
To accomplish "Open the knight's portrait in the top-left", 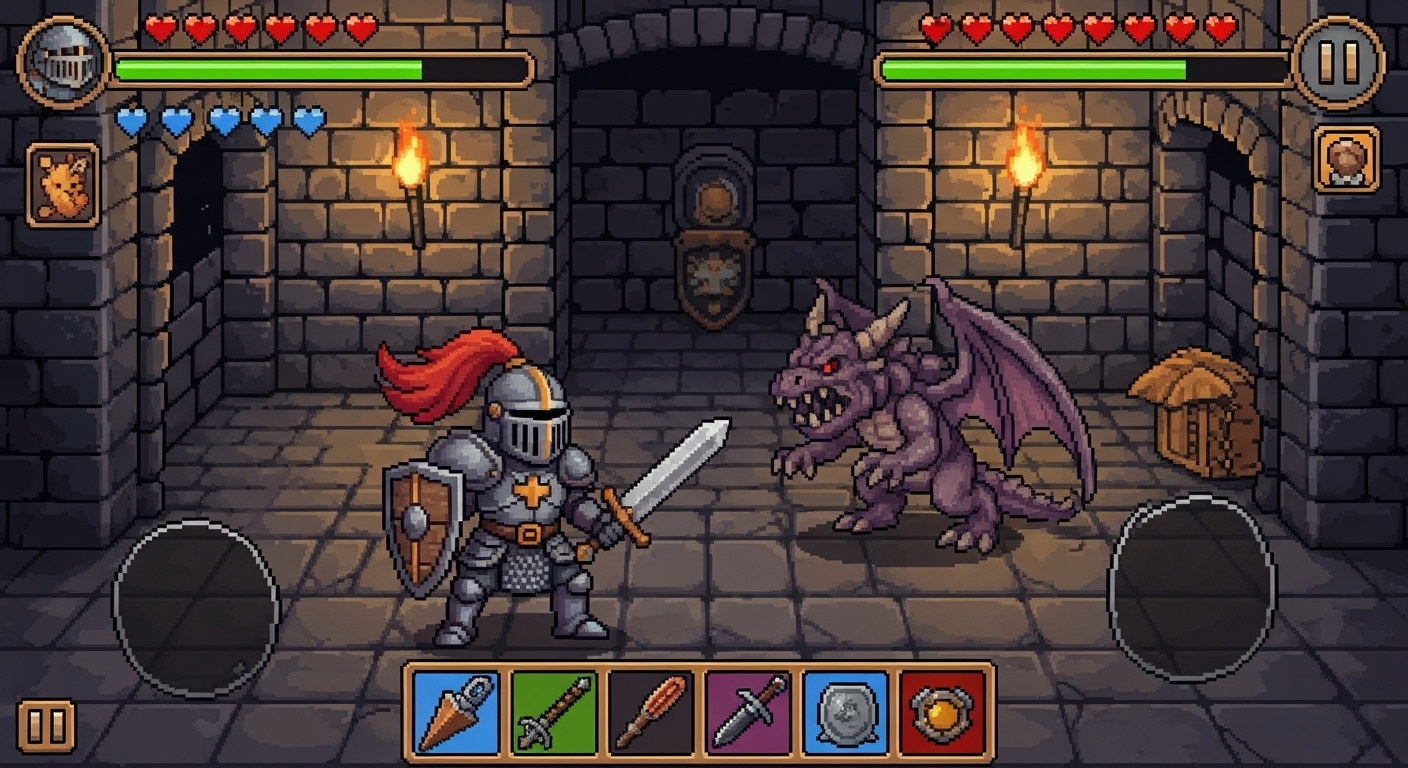I will 62,62.
